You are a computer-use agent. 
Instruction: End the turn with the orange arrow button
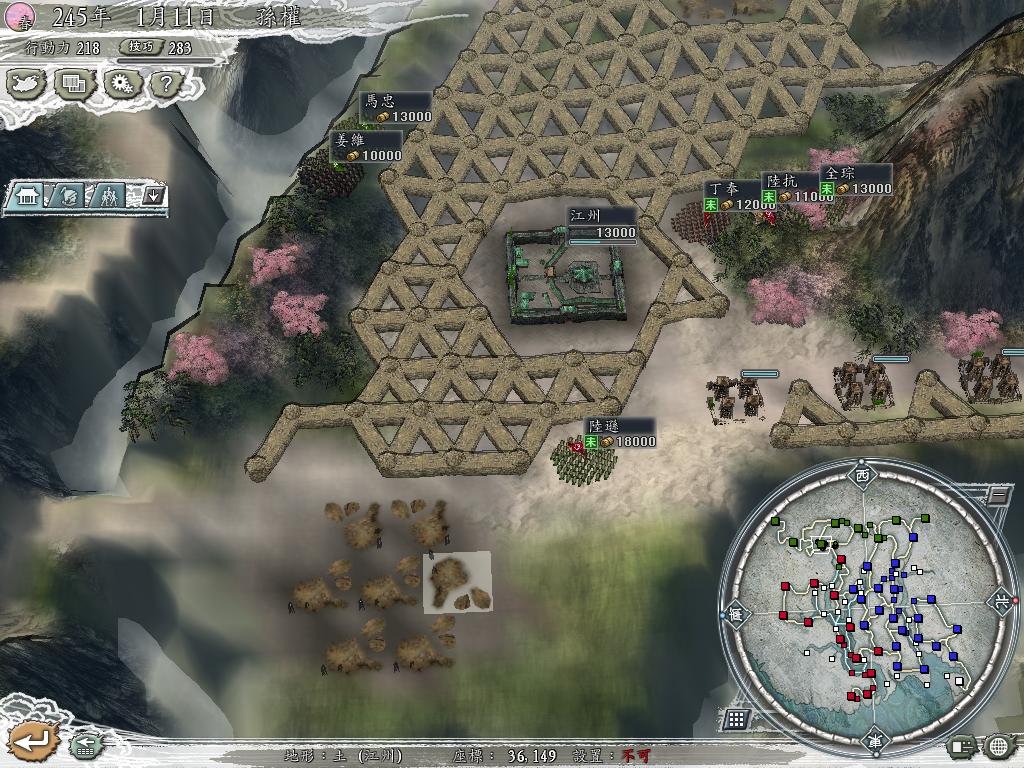point(30,741)
